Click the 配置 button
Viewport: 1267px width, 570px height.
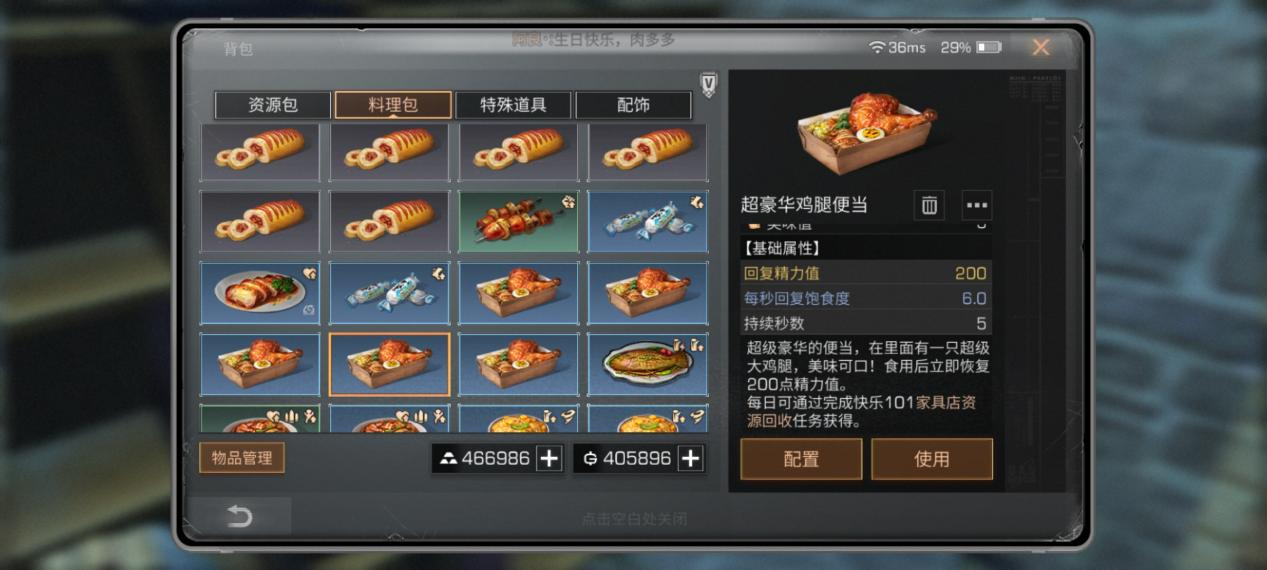[801, 459]
